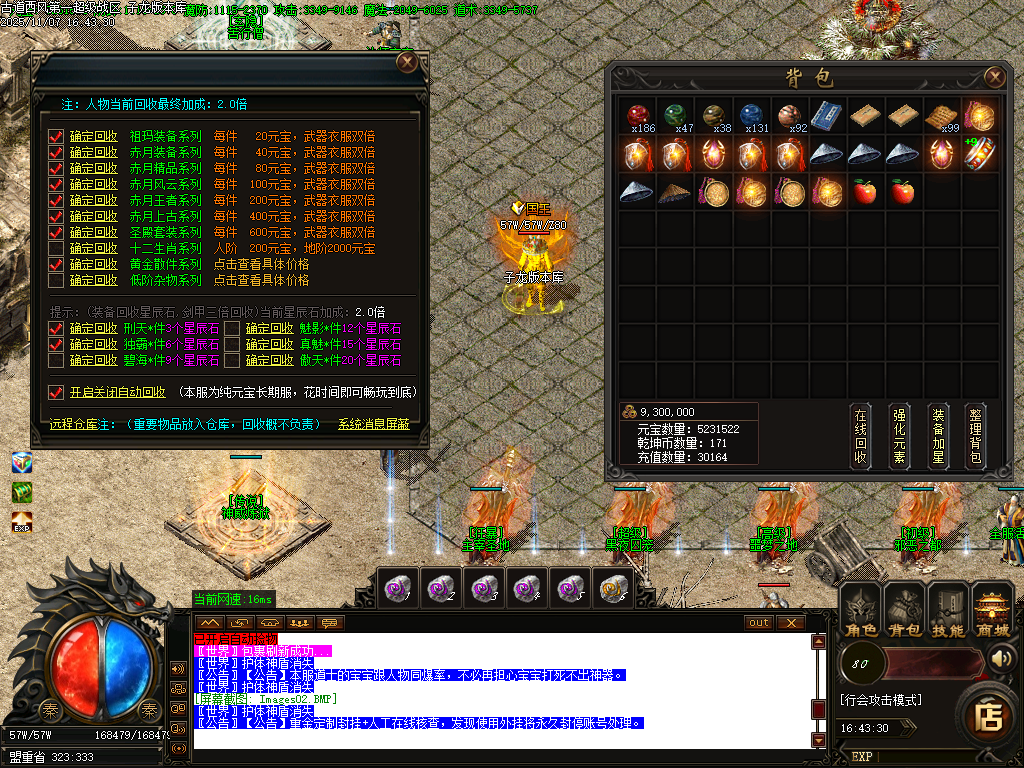Viewport: 1024px width, 768px height.
Task: Check the 低阶杂物系列 recycle box
Action: pos(56,280)
